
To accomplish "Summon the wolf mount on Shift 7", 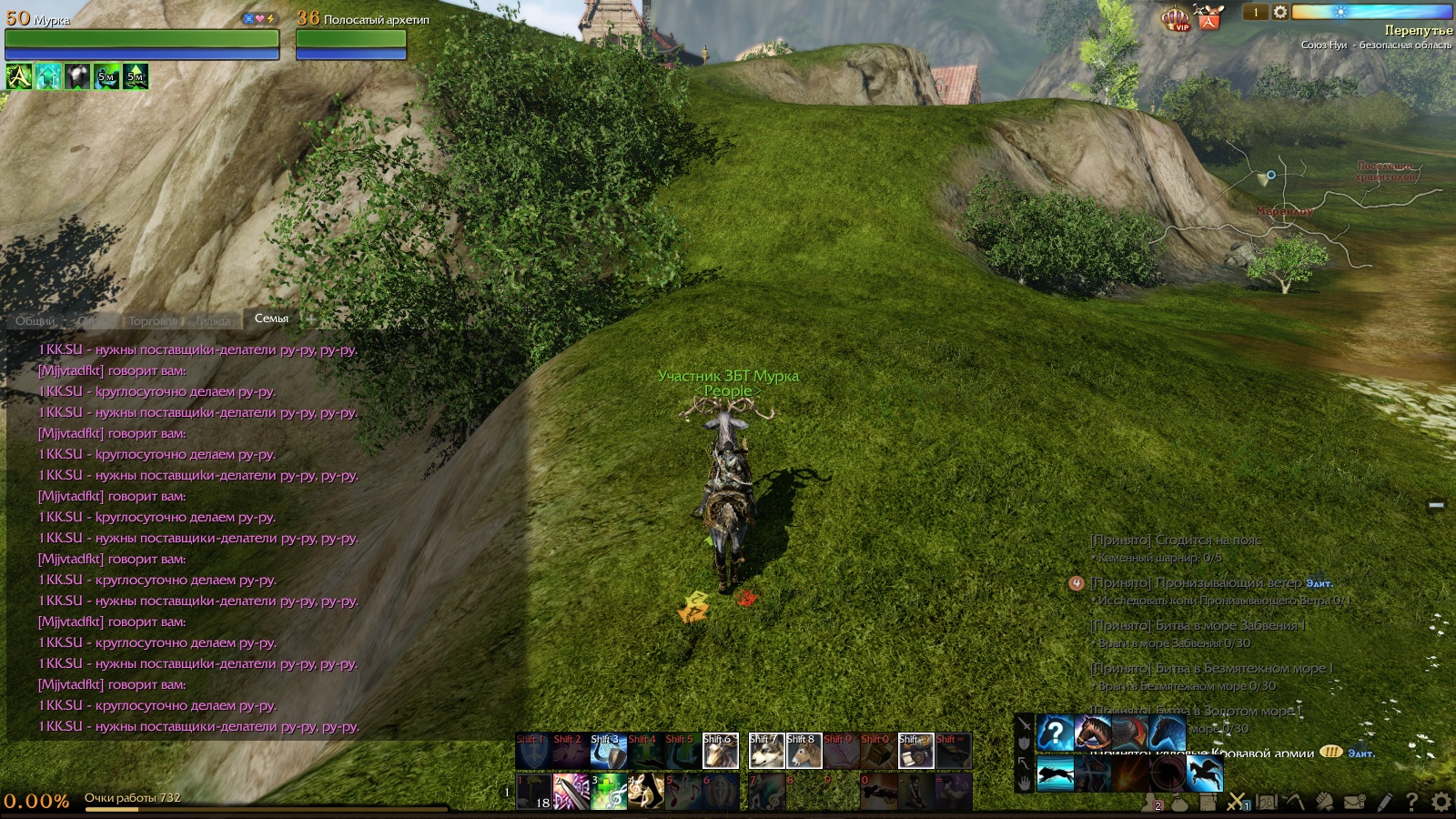I will [766, 751].
